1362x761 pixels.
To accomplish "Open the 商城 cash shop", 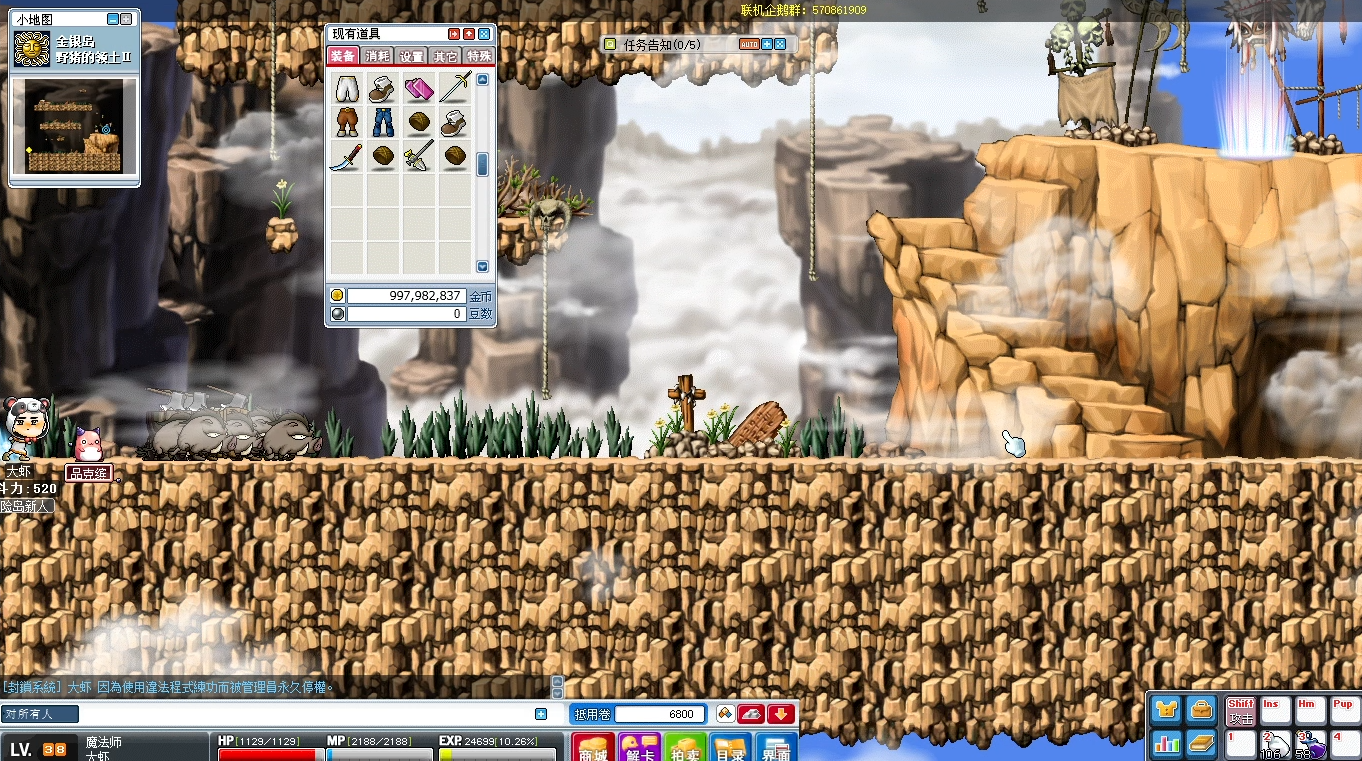I will pos(593,750).
